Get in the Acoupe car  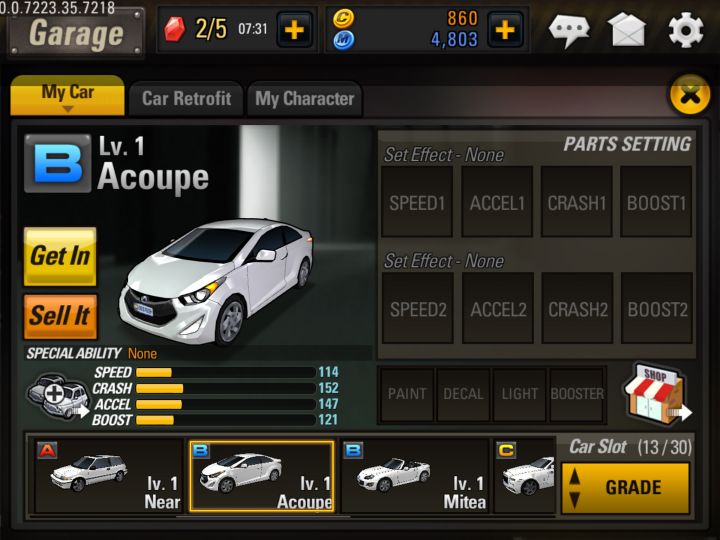(x=60, y=256)
